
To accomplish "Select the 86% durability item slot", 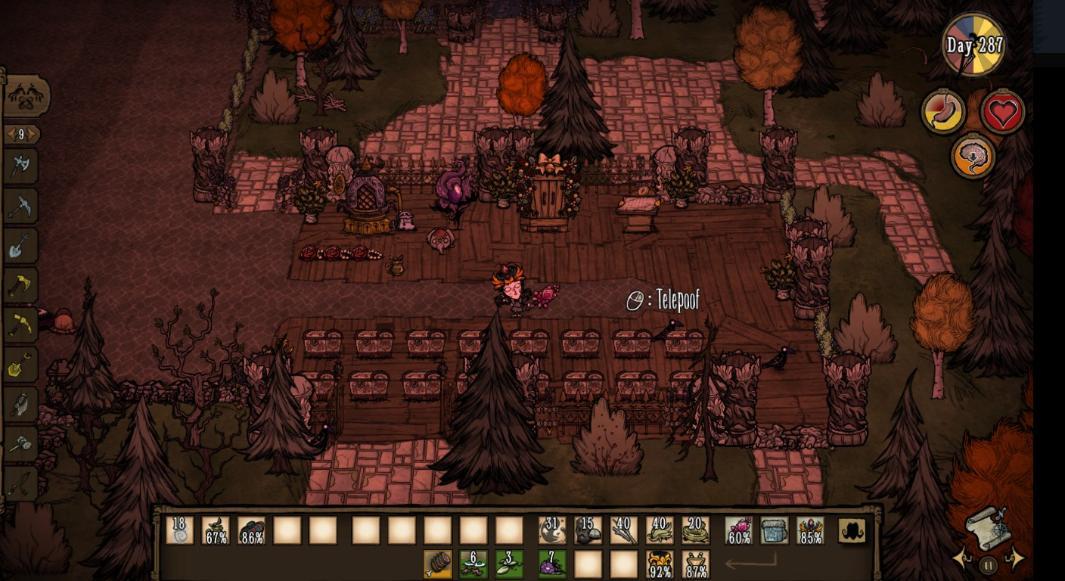I will 252,530.
